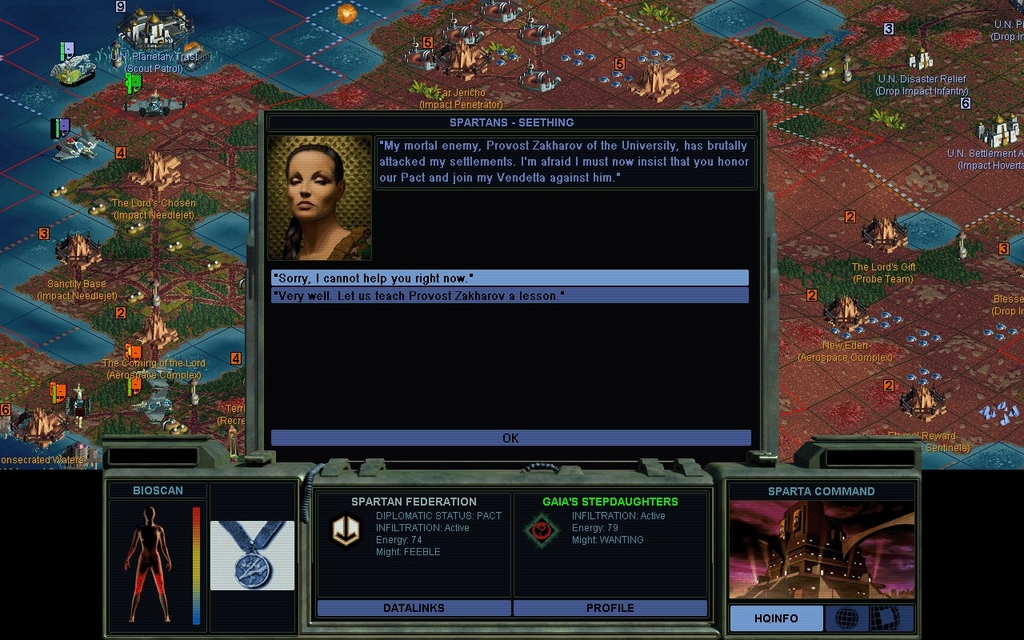Agree to teach Provost Zakharov a lesson
Image resolution: width=1024 pixels, height=640 pixels.
click(x=509, y=296)
